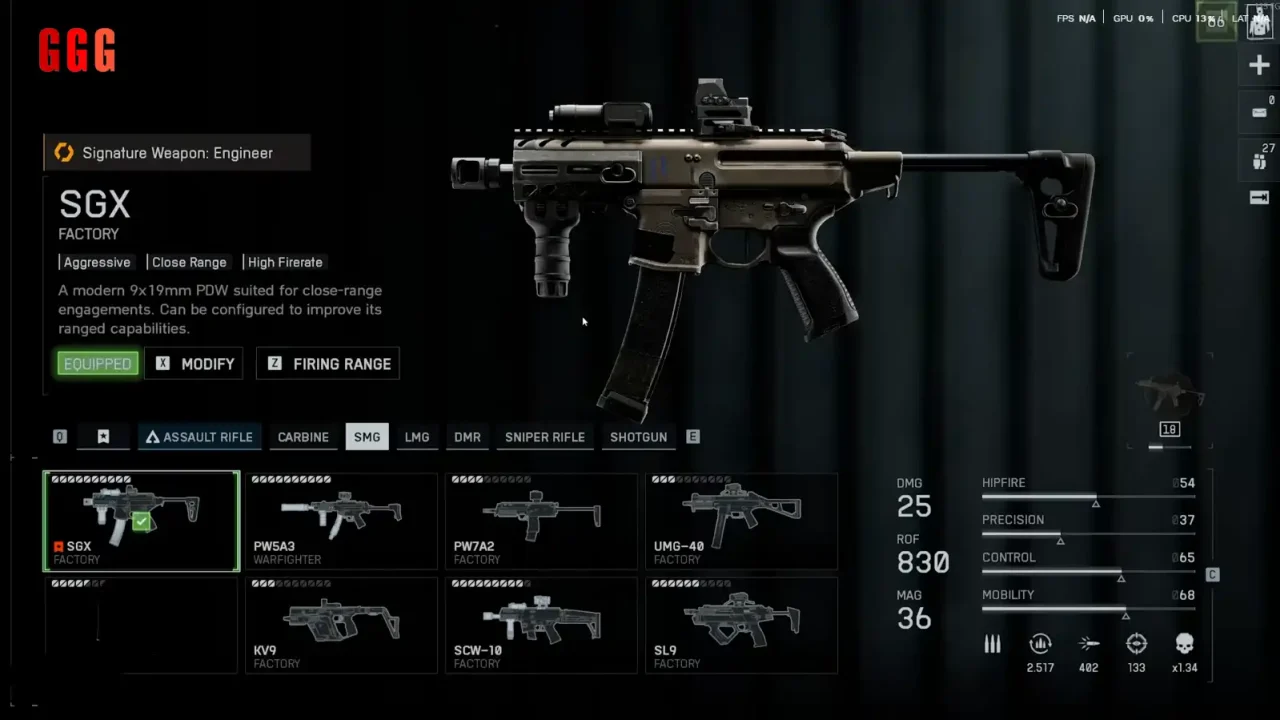The width and height of the screenshot is (1280, 720).
Task: Click the plus icon in the sidebar
Action: pyautogui.click(x=1259, y=66)
